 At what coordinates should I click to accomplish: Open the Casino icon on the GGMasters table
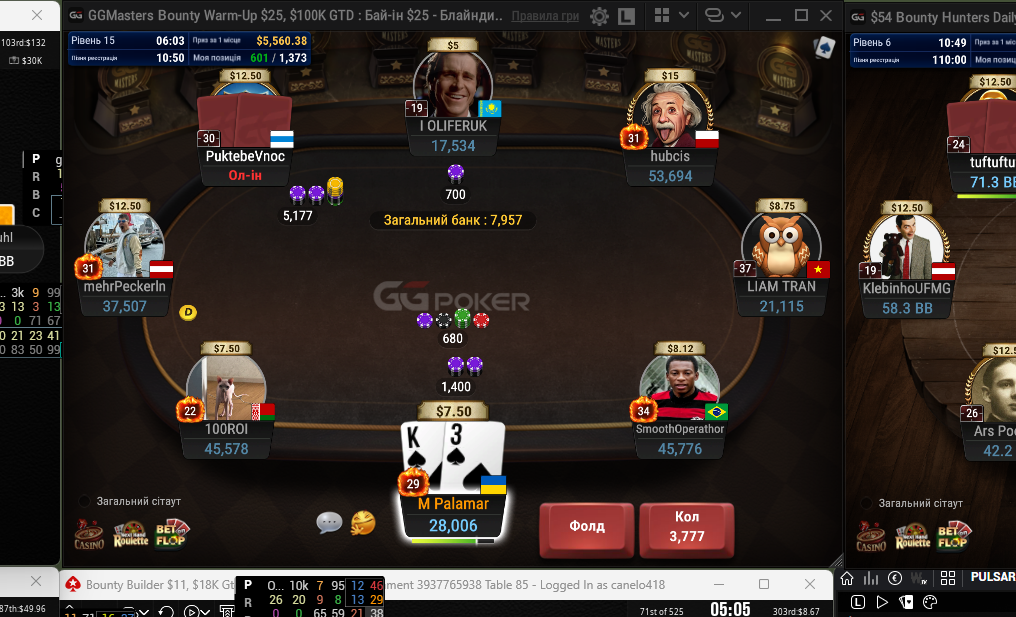coord(89,536)
